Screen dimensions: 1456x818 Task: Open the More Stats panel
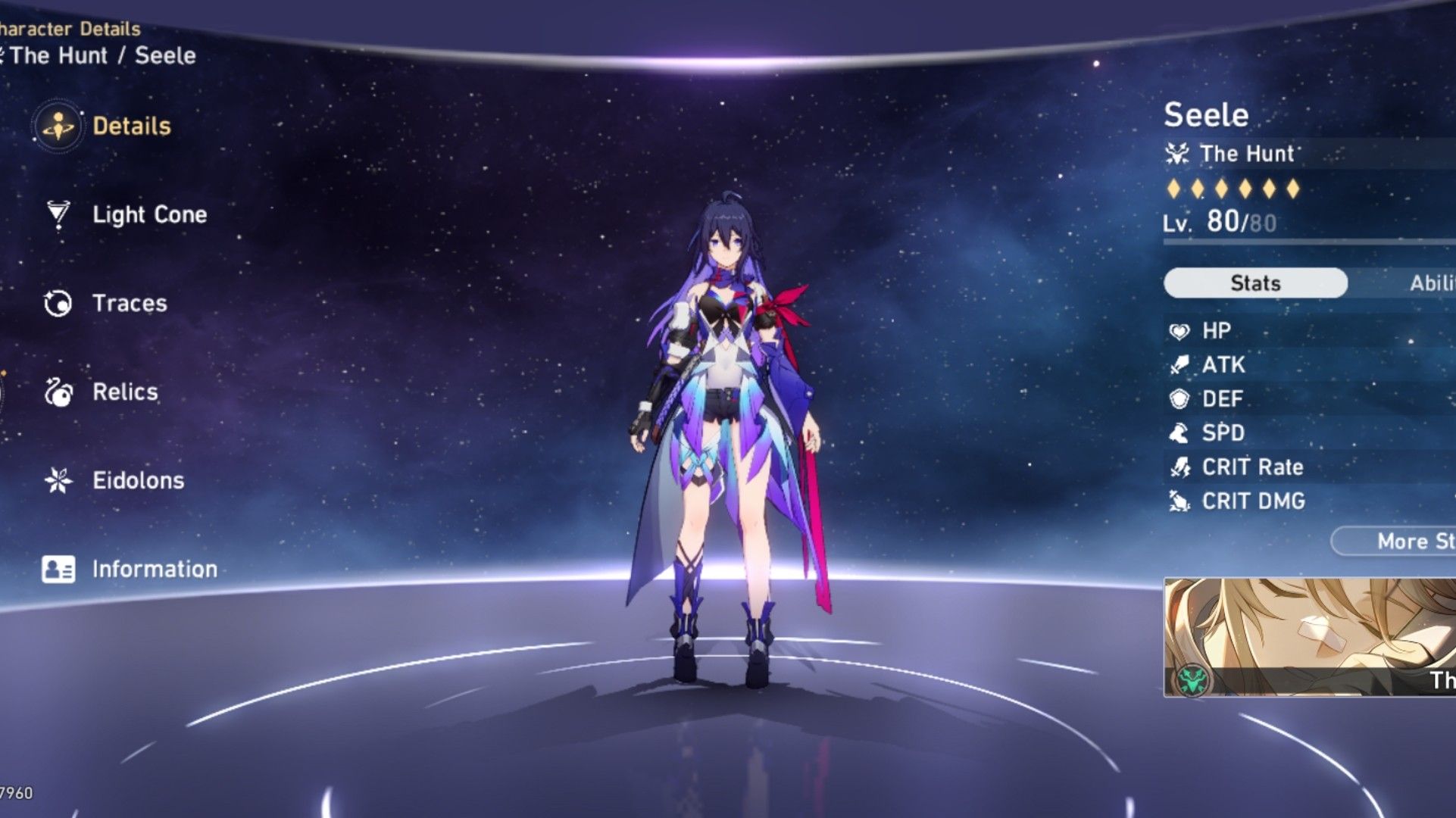coord(1417,541)
